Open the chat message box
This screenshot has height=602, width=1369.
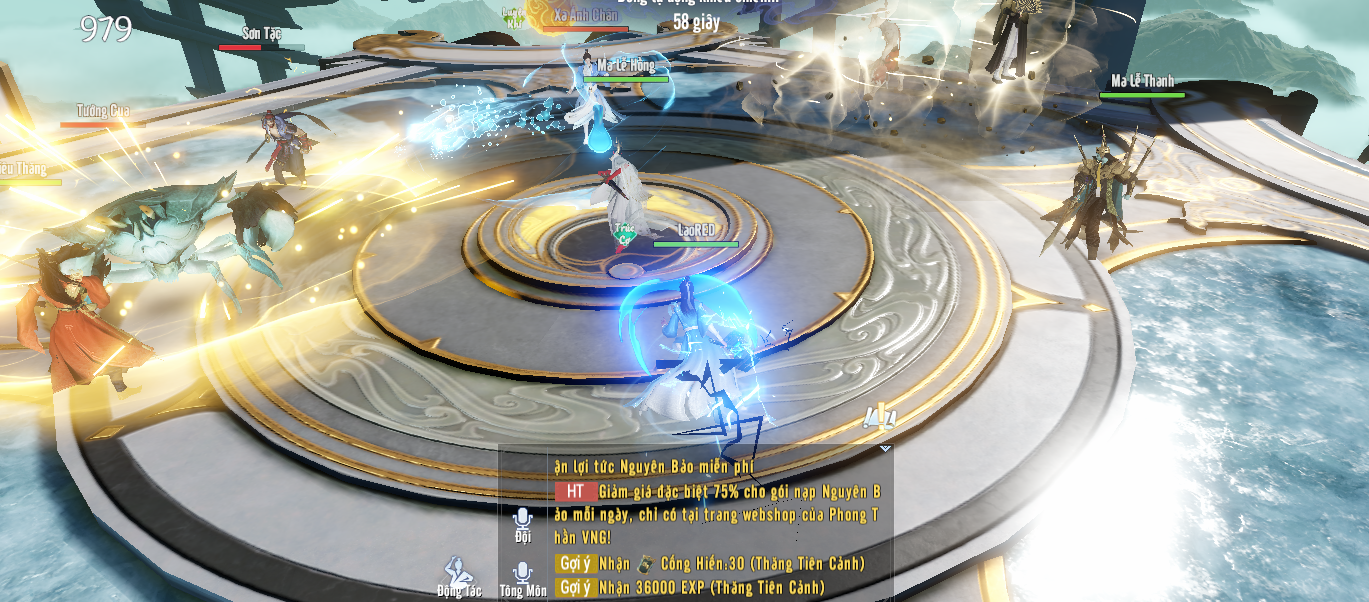click(x=718, y=525)
